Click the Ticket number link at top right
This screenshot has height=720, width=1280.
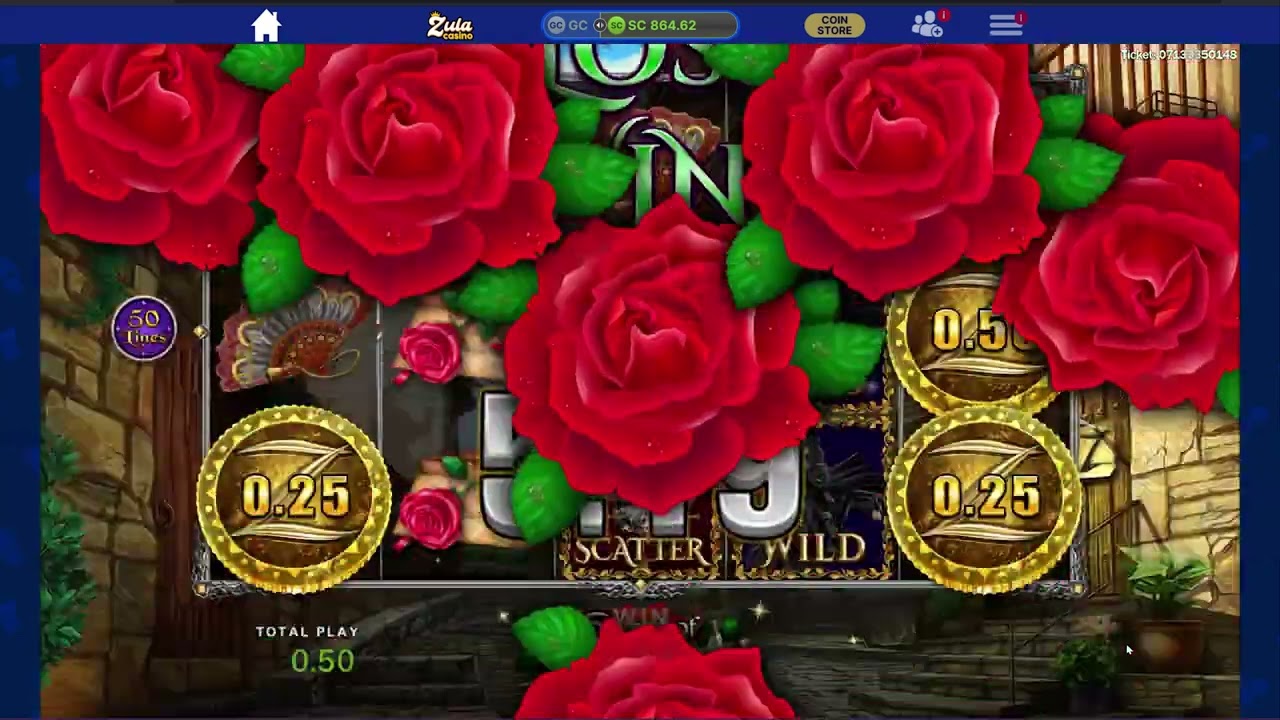coord(1178,54)
